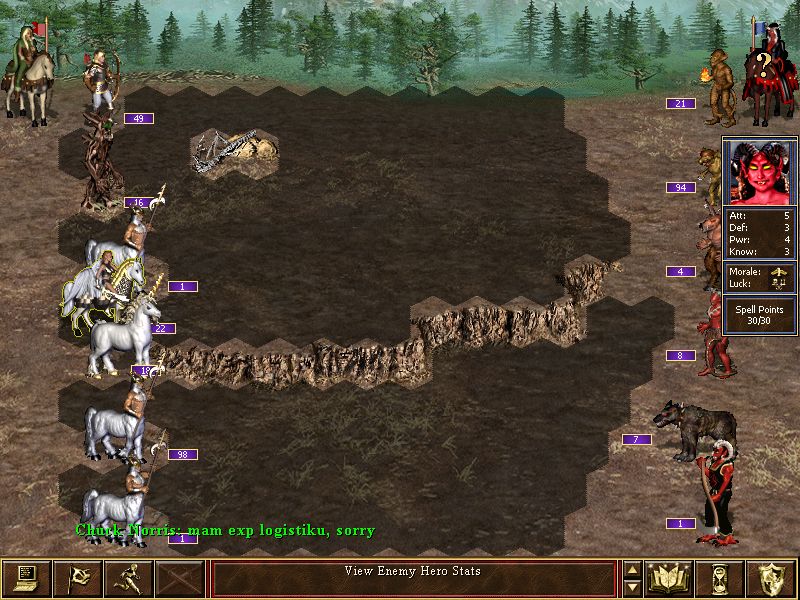Open the spellbook to cast a spell
800x600 pixels.
[671, 578]
